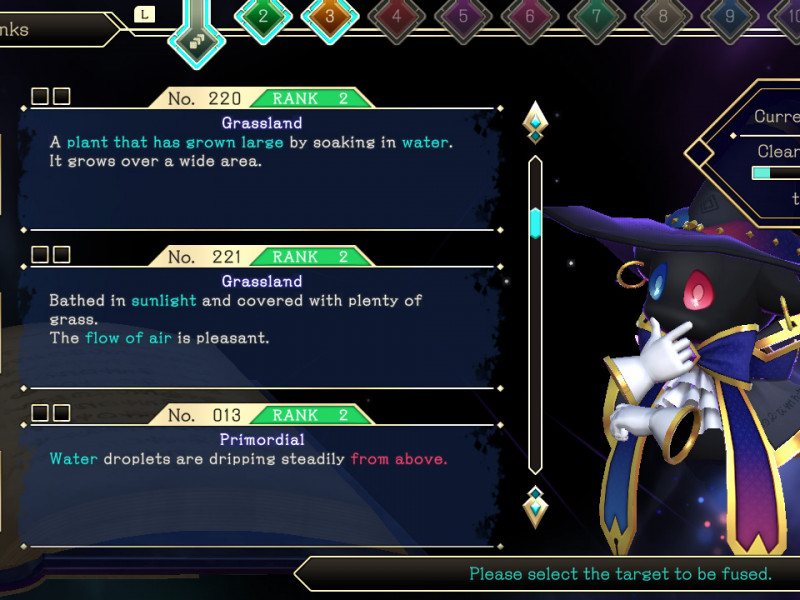Screen dimensions: 800x600
Task: Click the scroll down arrow below the list
Action: click(535, 506)
